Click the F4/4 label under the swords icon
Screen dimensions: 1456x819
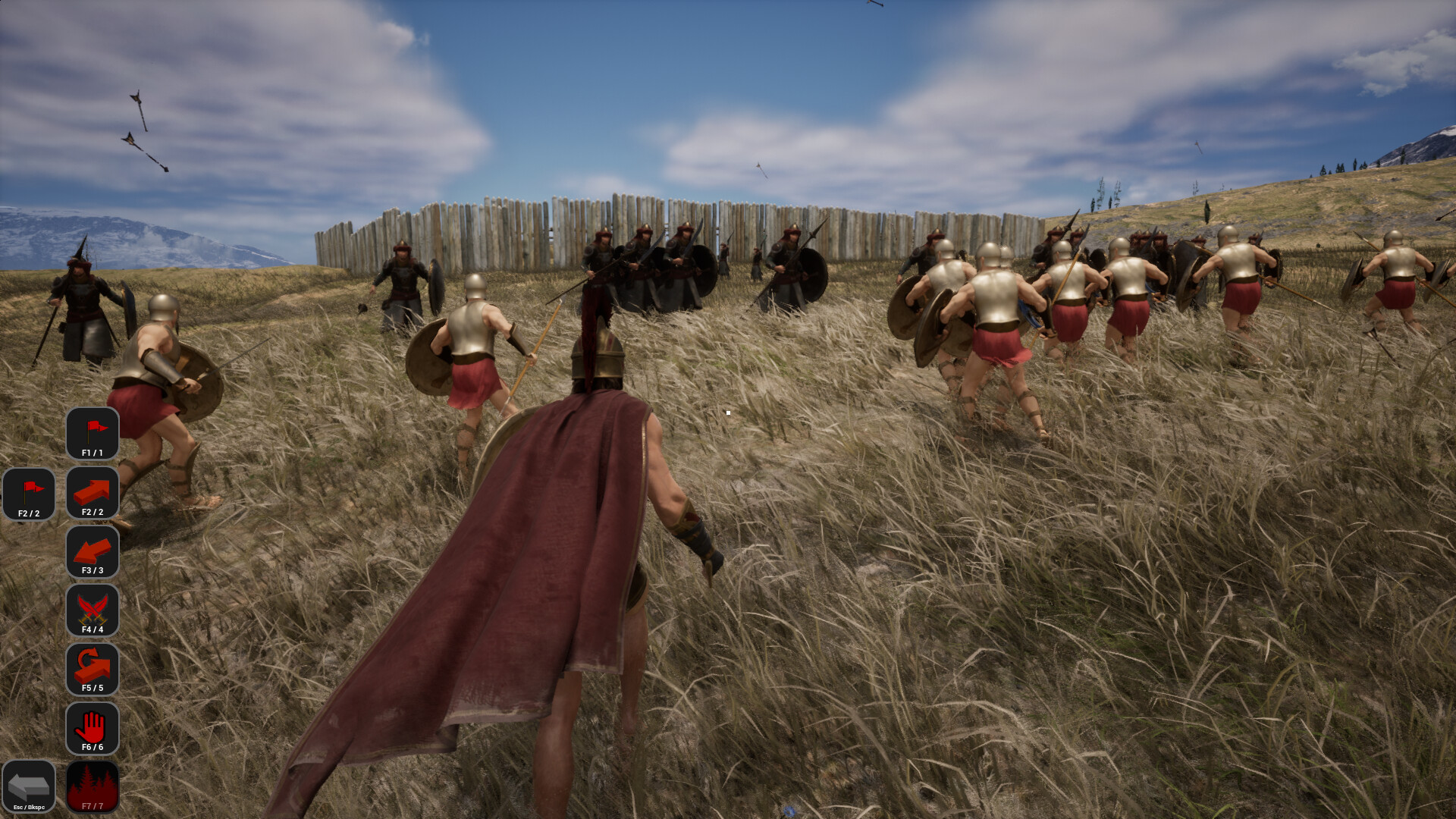[93, 629]
